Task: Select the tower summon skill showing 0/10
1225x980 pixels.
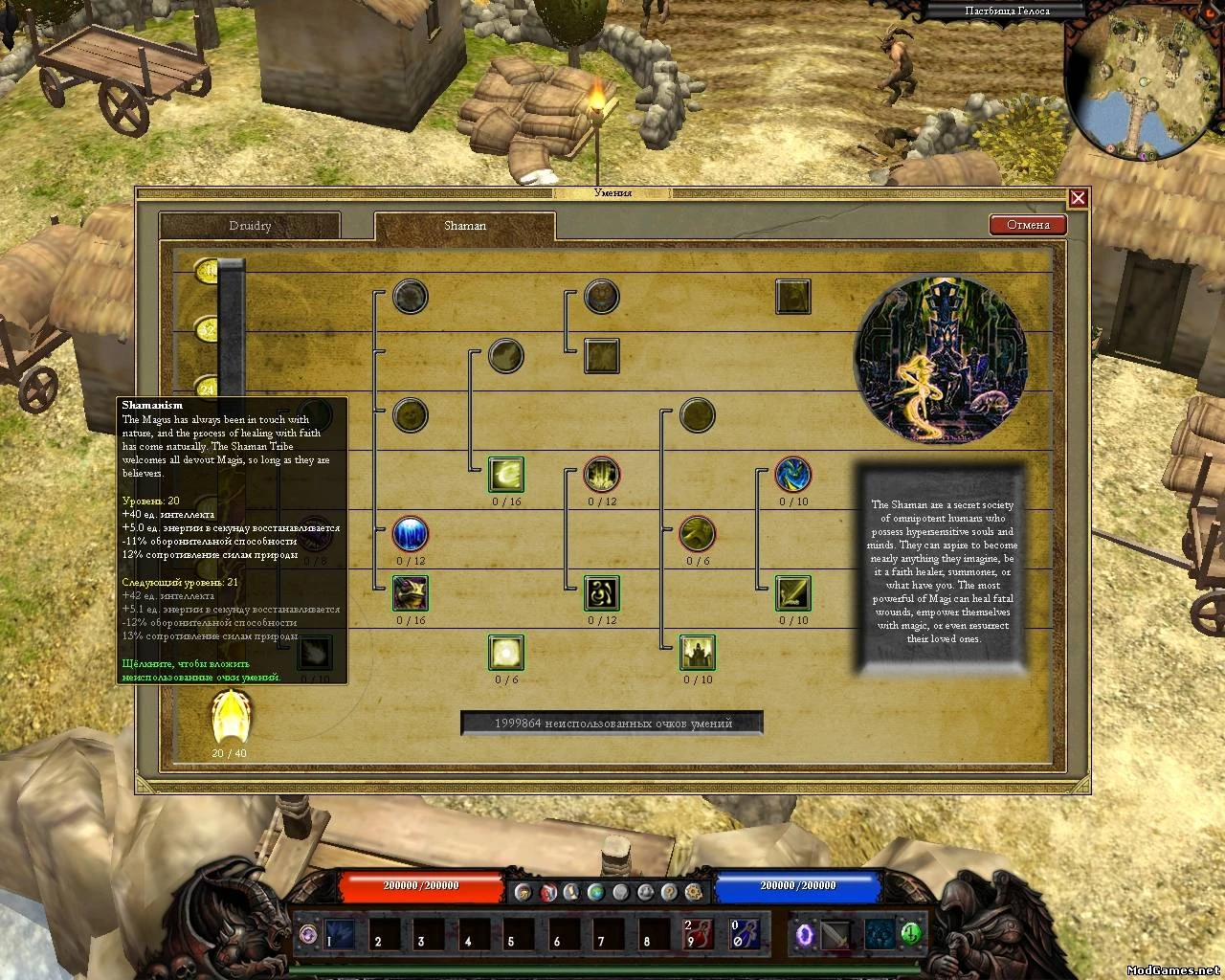Action: 697,654
